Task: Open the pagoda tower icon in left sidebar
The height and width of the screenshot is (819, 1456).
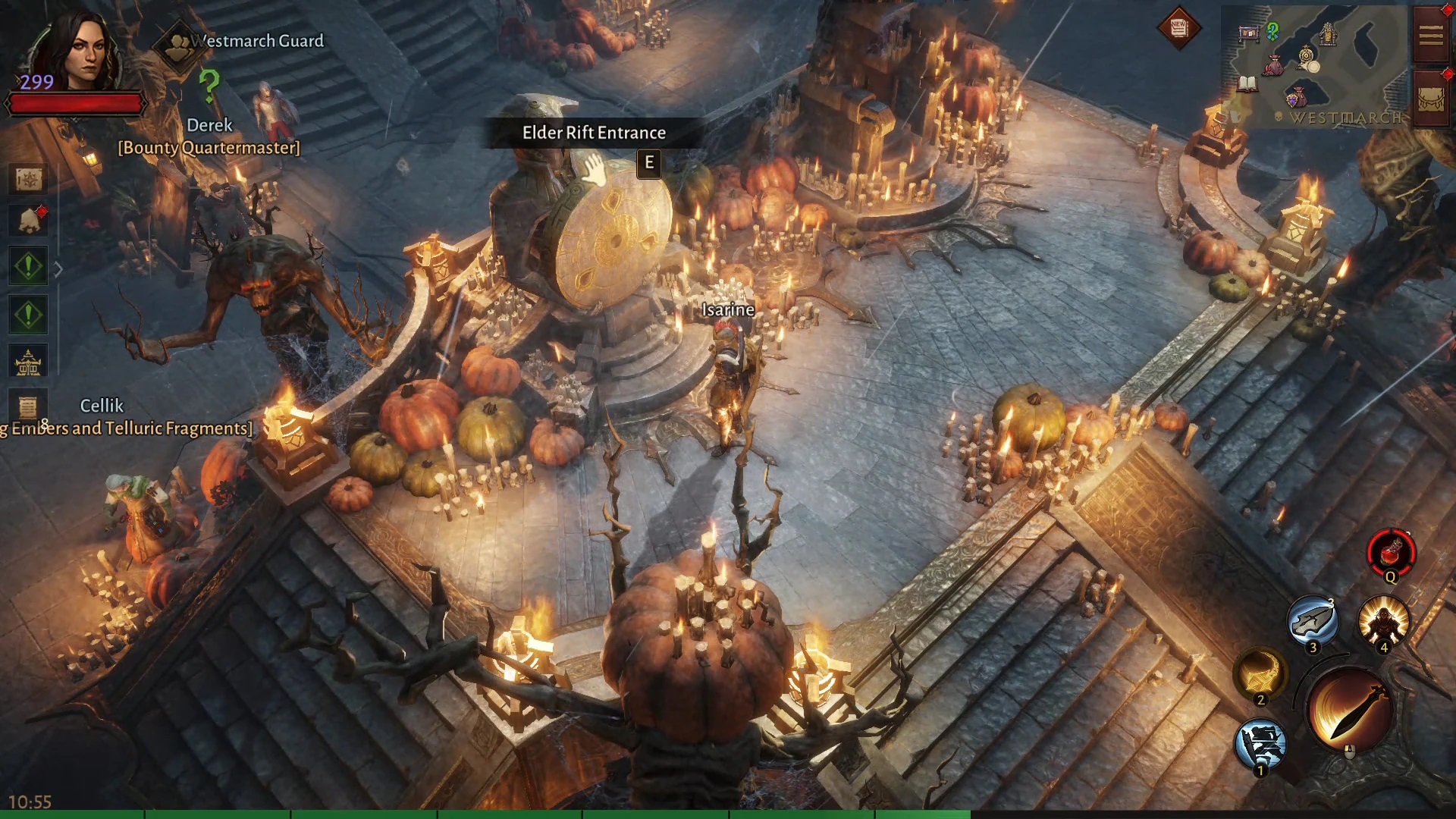Action: pos(29,362)
